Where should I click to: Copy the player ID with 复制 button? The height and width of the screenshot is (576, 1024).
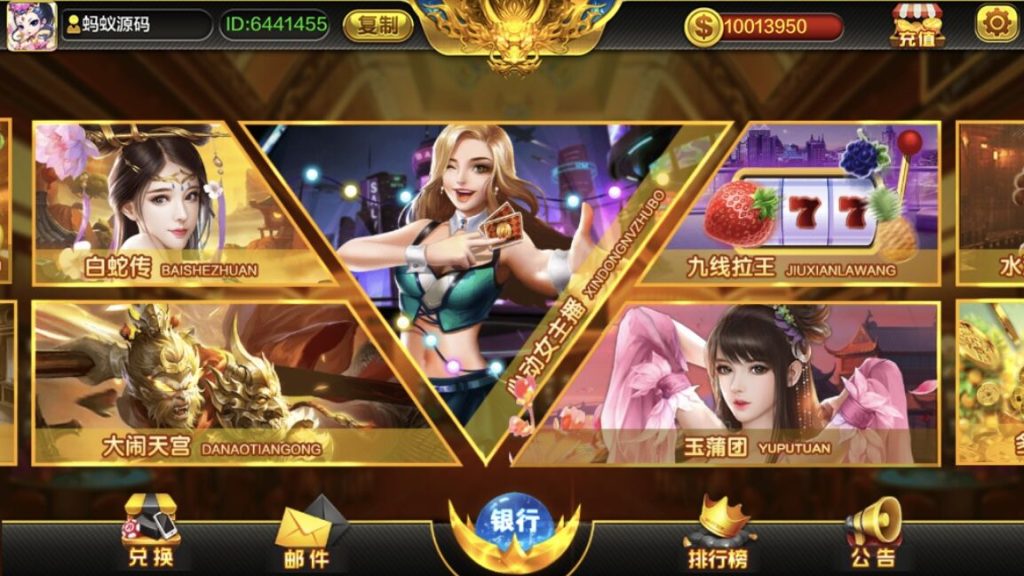pos(378,25)
